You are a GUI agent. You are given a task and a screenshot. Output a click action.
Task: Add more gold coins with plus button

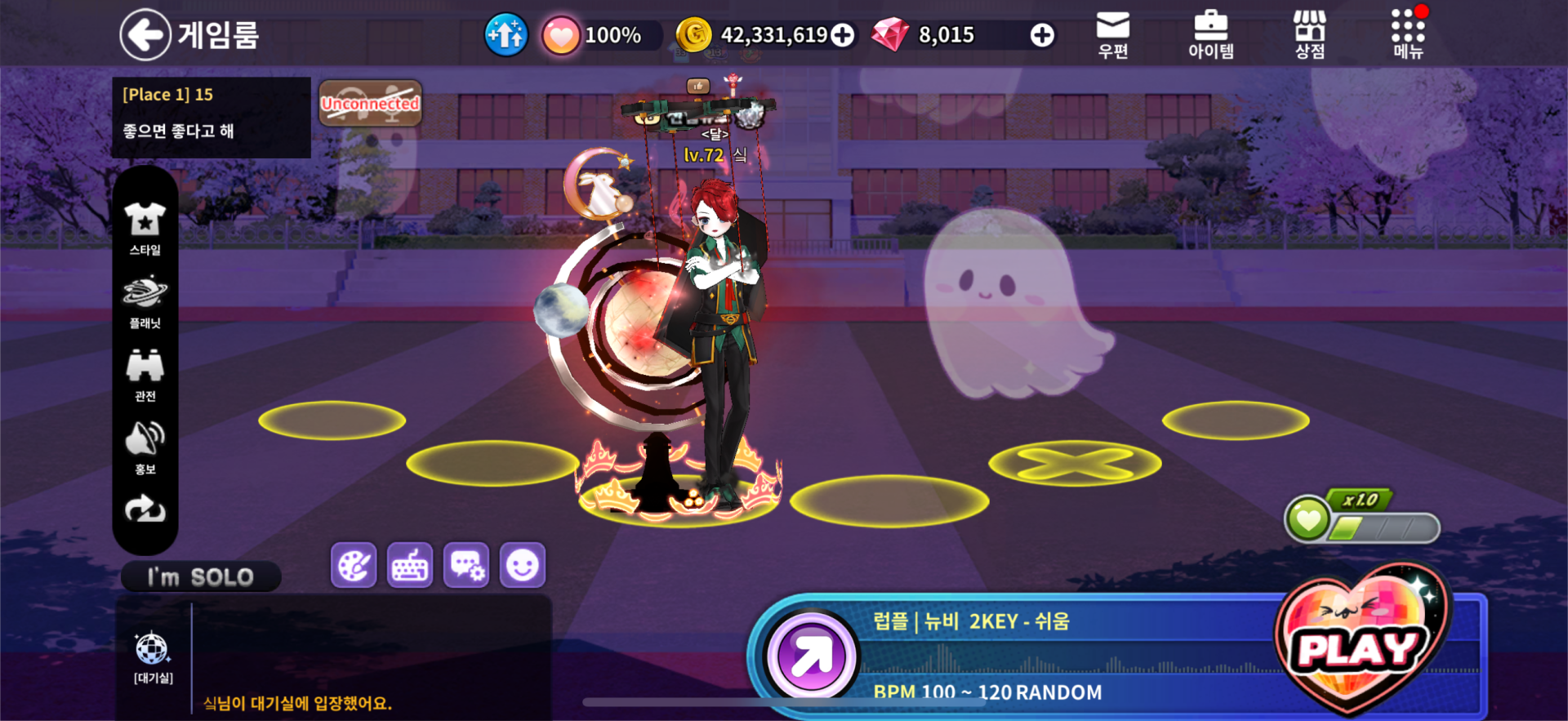click(x=842, y=35)
